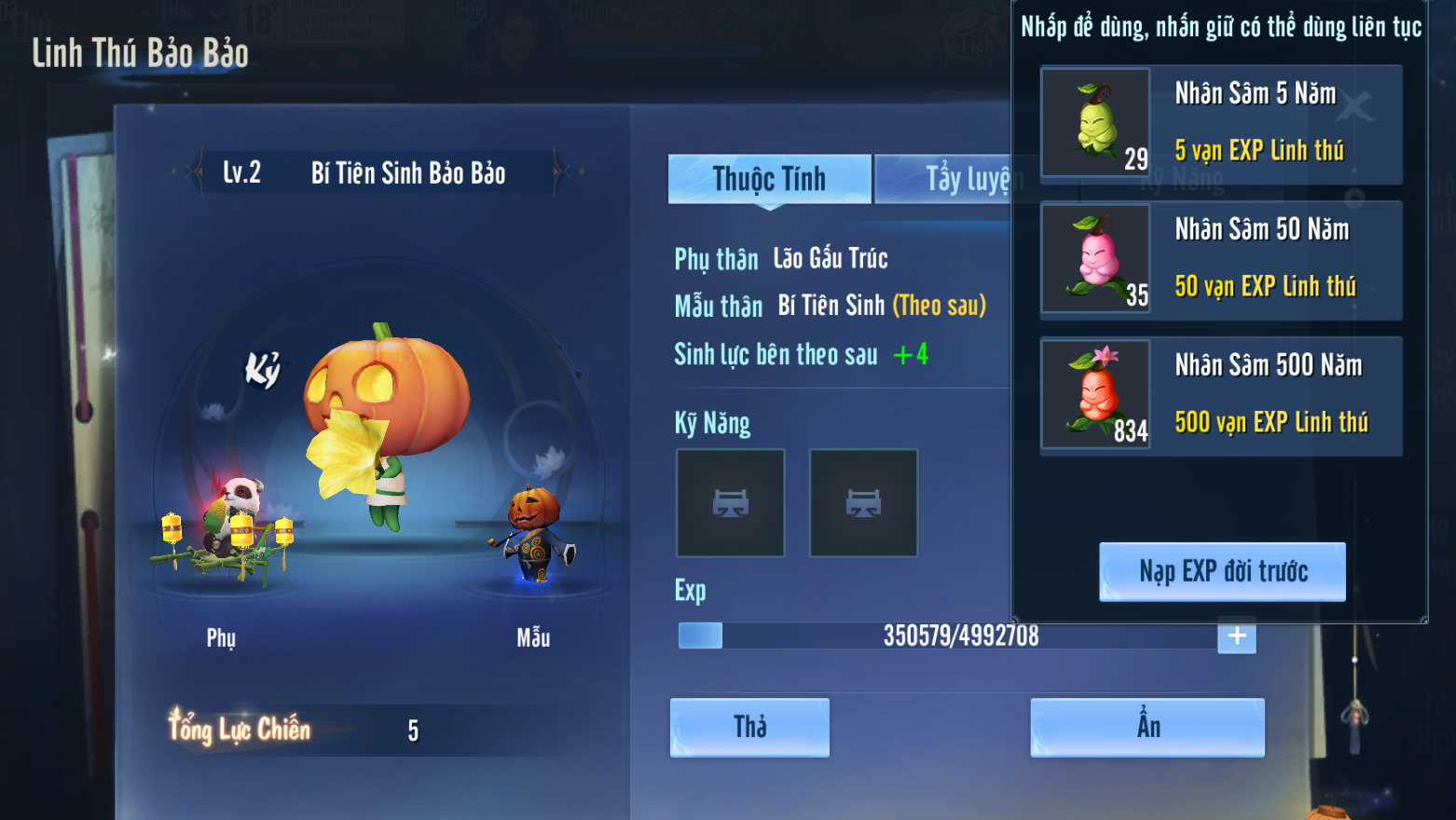The width and height of the screenshot is (1456, 820).
Task: Click the plus button beside the Exp bar
Action: pyautogui.click(x=1236, y=635)
